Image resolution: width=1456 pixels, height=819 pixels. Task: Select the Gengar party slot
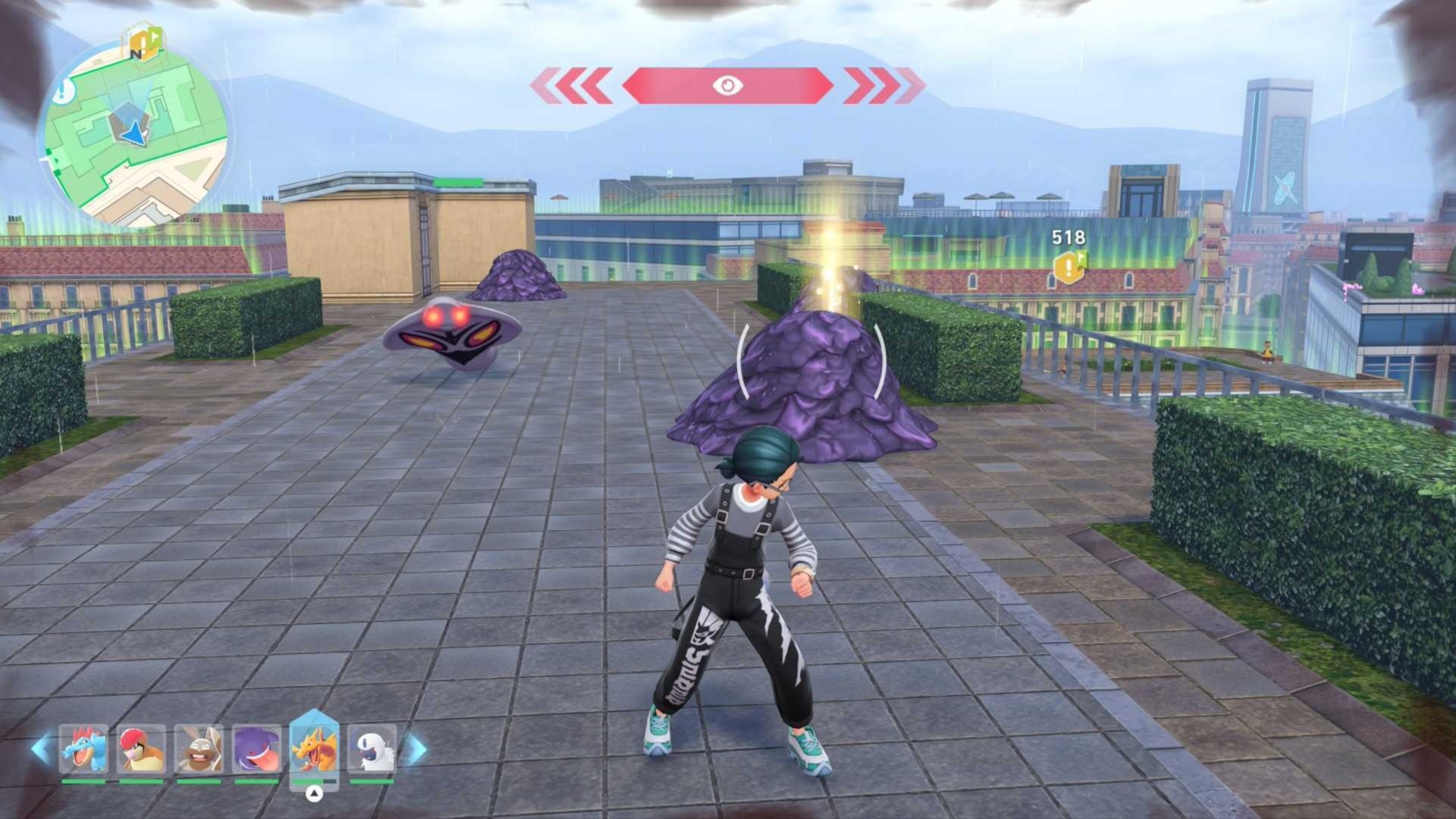(x=256, y=749)
